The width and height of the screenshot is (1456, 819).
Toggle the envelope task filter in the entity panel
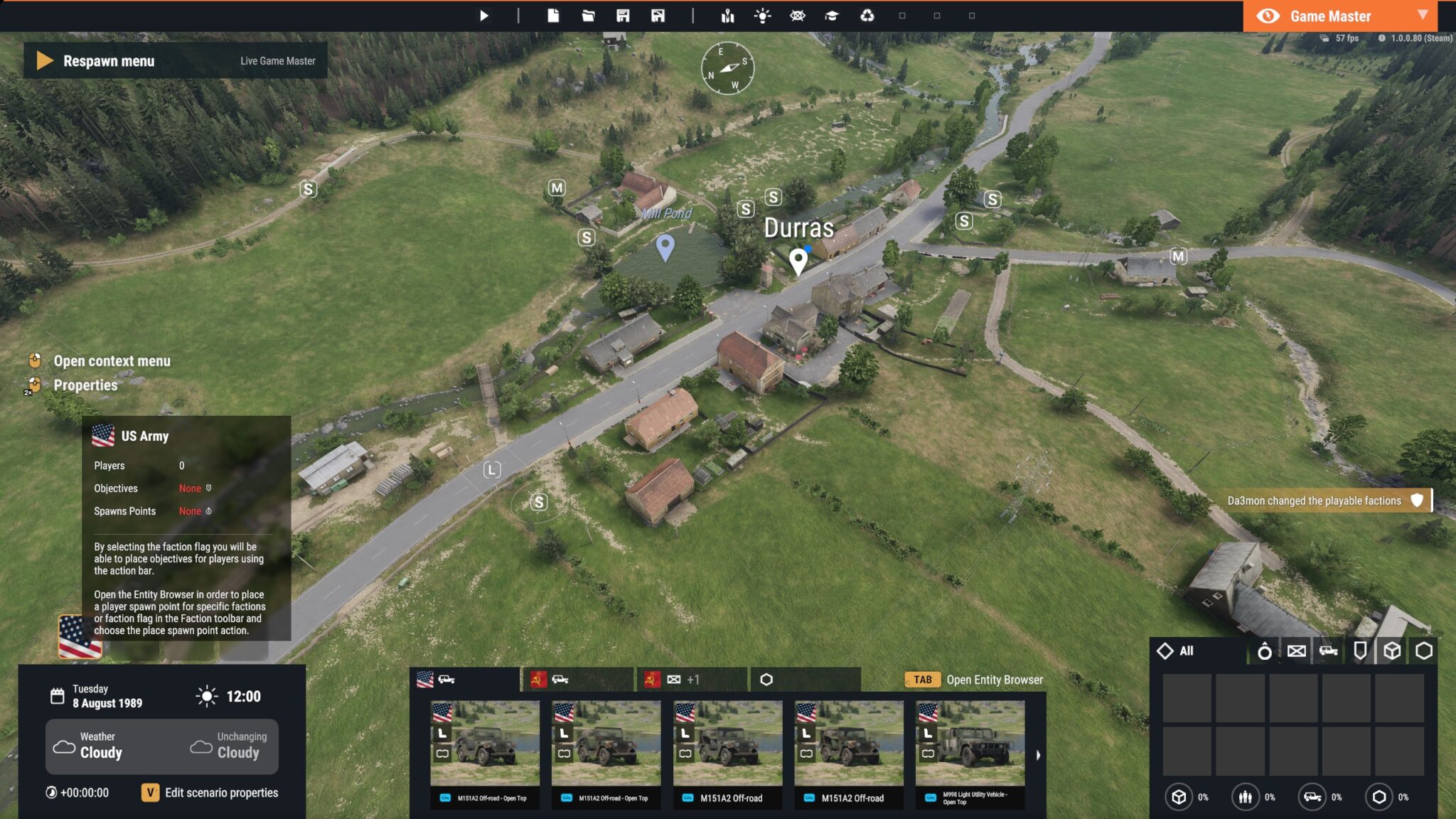coord(1297,651)
